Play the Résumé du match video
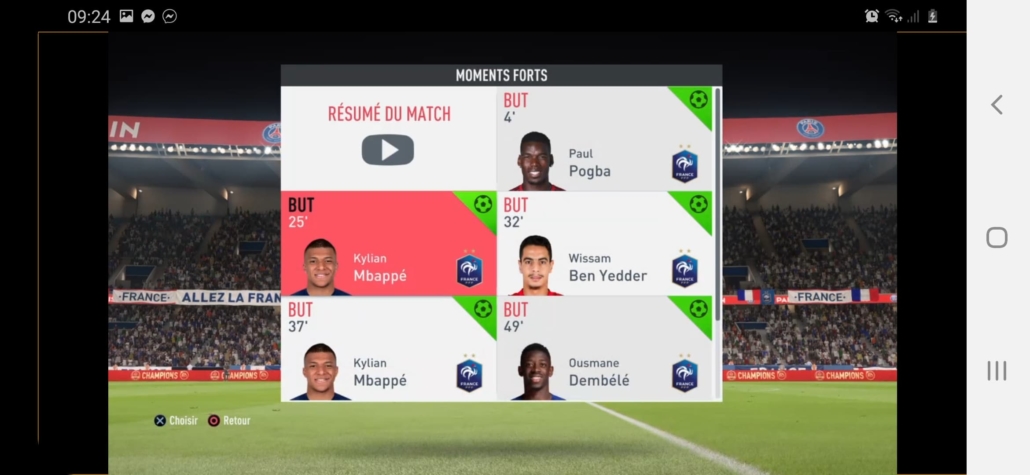Viewport: 1030px width, 475px height. pos(388,149)
